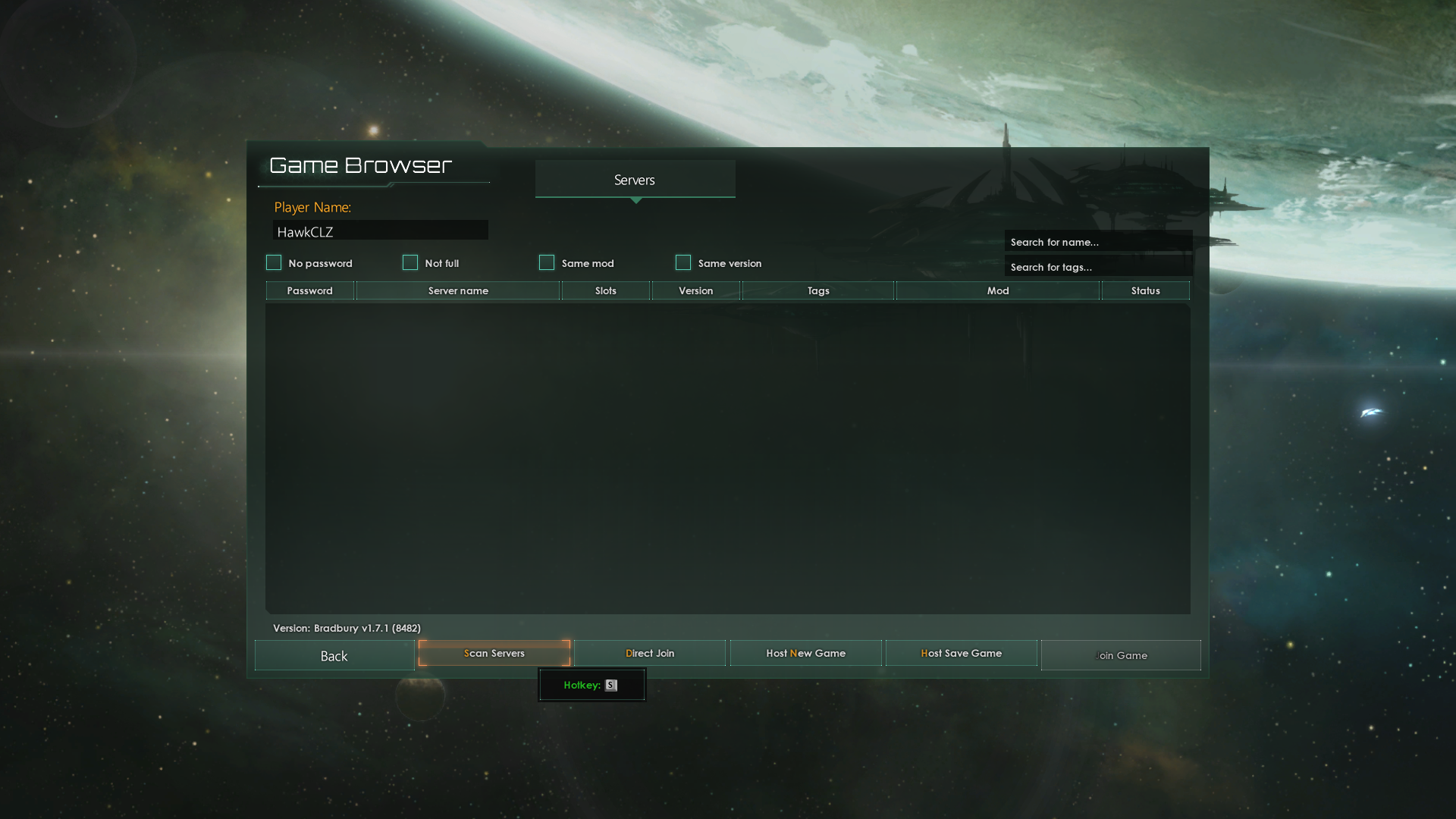This screenshot has height=819, width=1456.
Task: Load a game via Host Save Game
Action: tap(961, 653)
